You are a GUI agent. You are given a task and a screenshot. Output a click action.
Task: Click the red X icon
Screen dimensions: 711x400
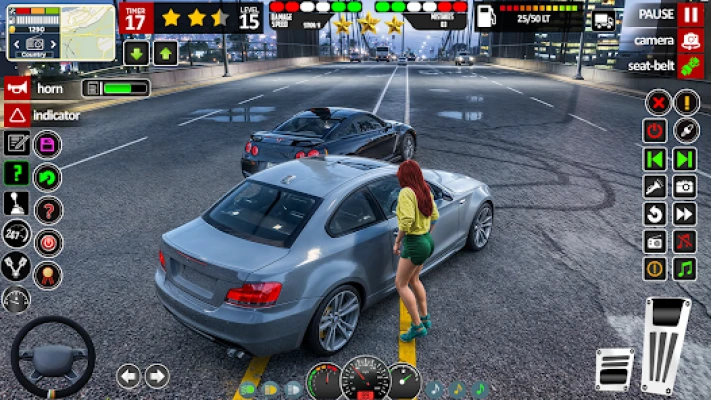[x=656, y=102]
